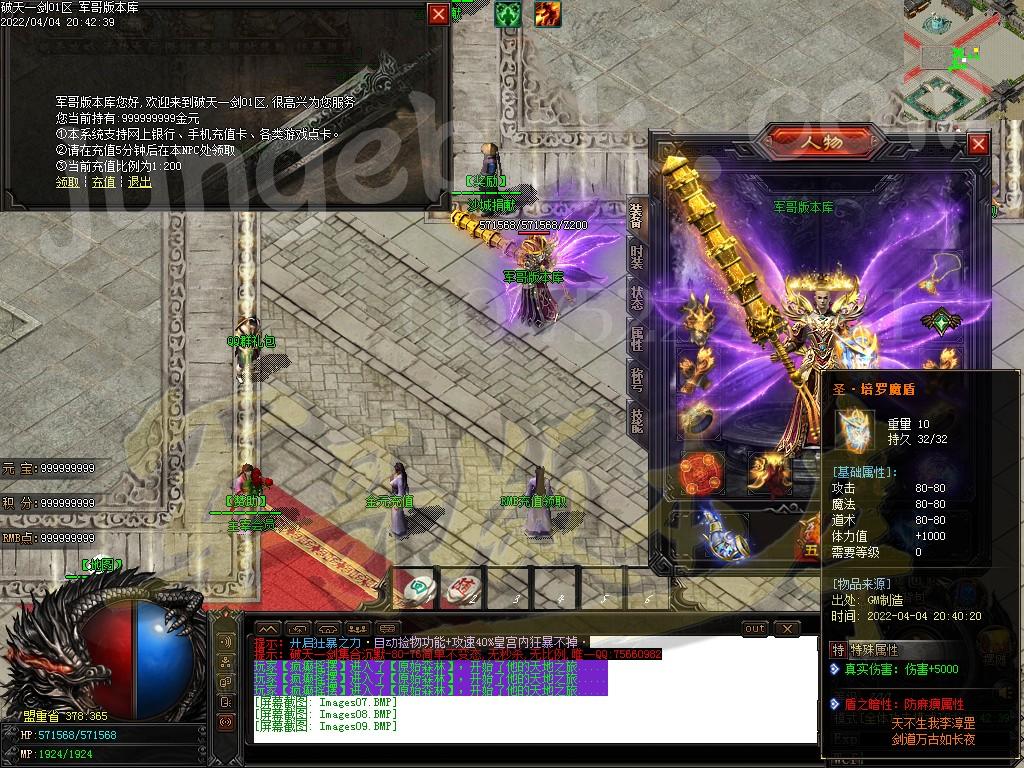This screenshot has width=1024, height=768.
Task: Choose the 充值 (recharge) dialogue option
Action: 103,182
